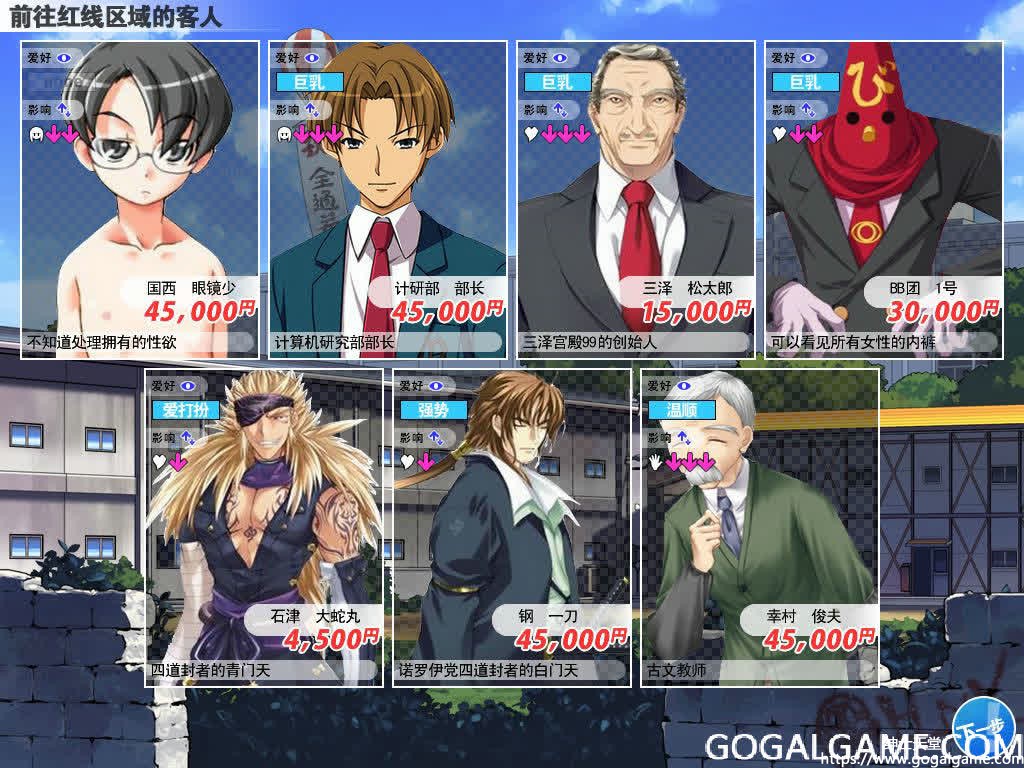Choose the 计研部 部长 customer card
Screen dimensions: 1024x768
point(388,200)
